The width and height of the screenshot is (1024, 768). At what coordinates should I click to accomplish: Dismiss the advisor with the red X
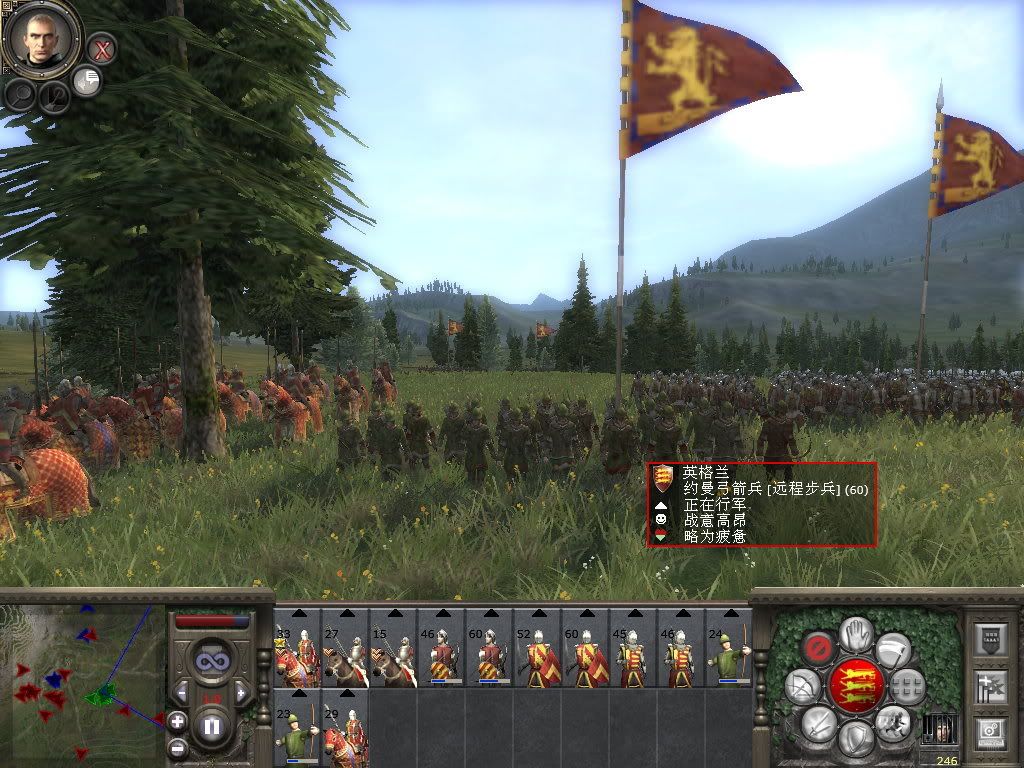pyautogui.click(x=101, y=48)
